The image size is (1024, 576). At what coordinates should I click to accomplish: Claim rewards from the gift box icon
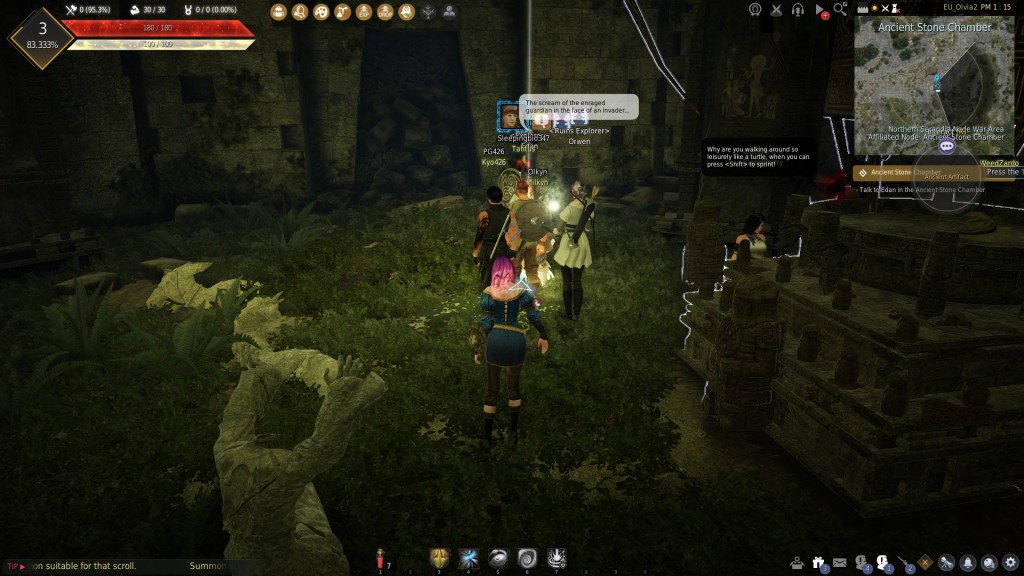(819, 562)
